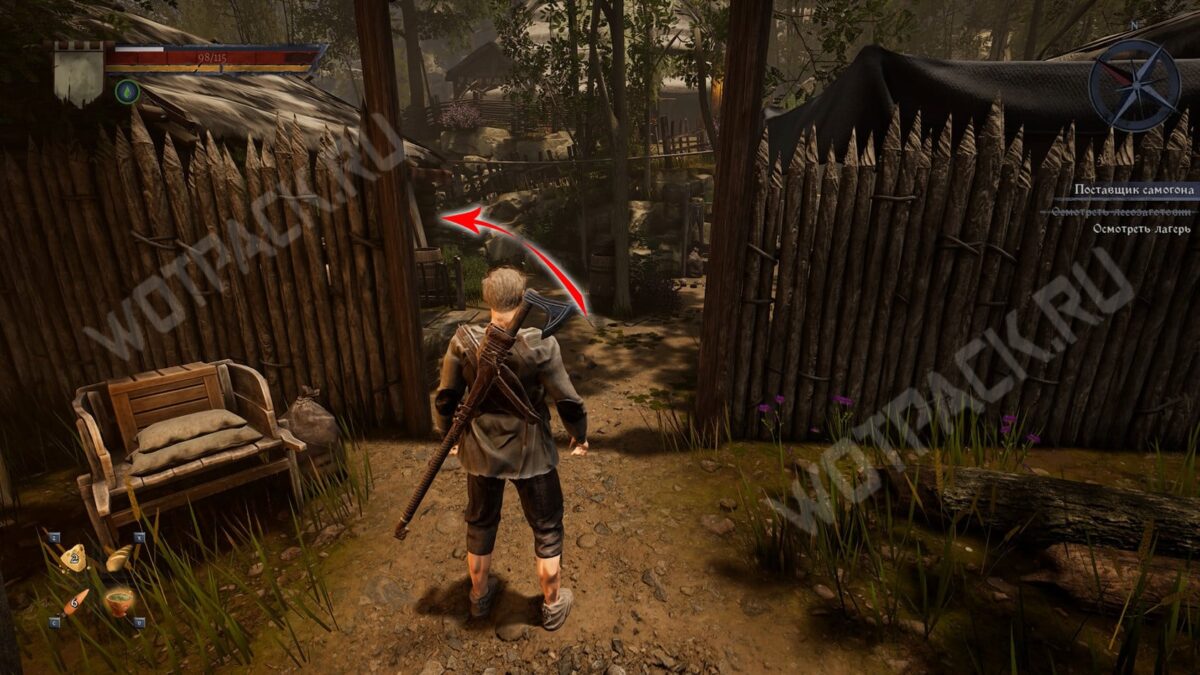Select the Осмотреть лагерь objective
Viewport: 1200px width, 675px height.
coord(1141,229)
